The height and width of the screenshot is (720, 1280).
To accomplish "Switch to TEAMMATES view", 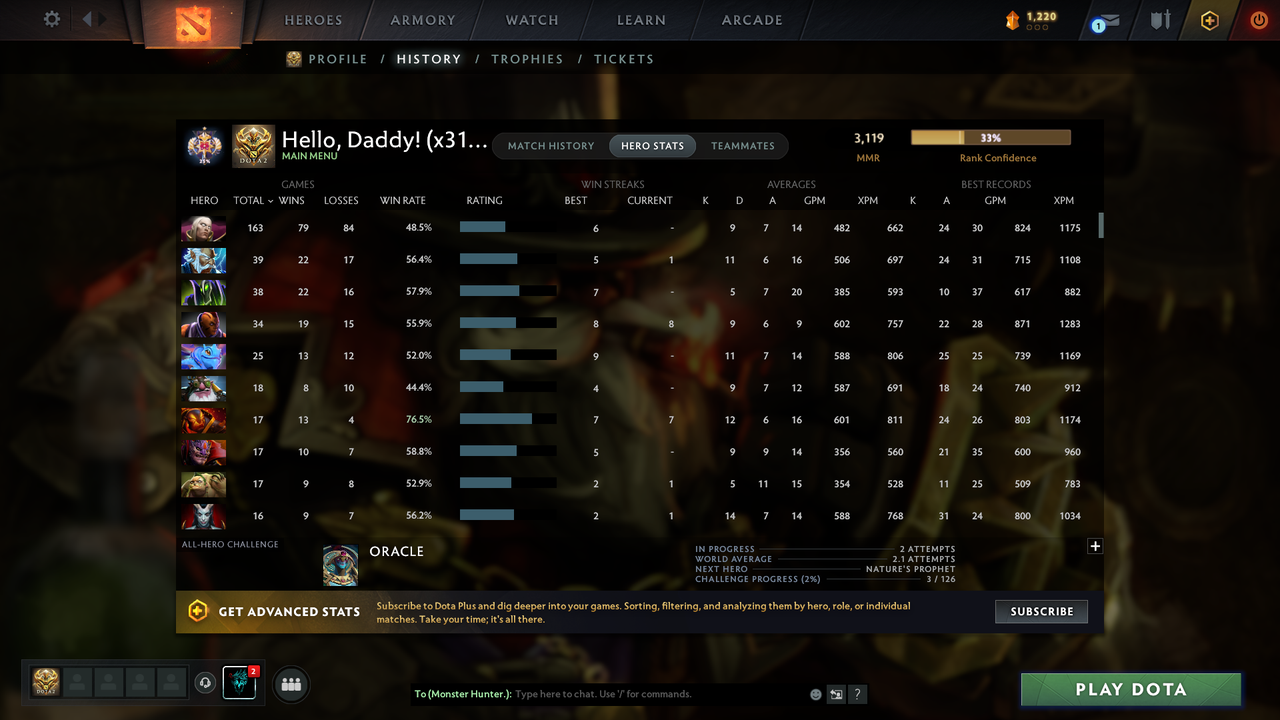I will (743, 145).
